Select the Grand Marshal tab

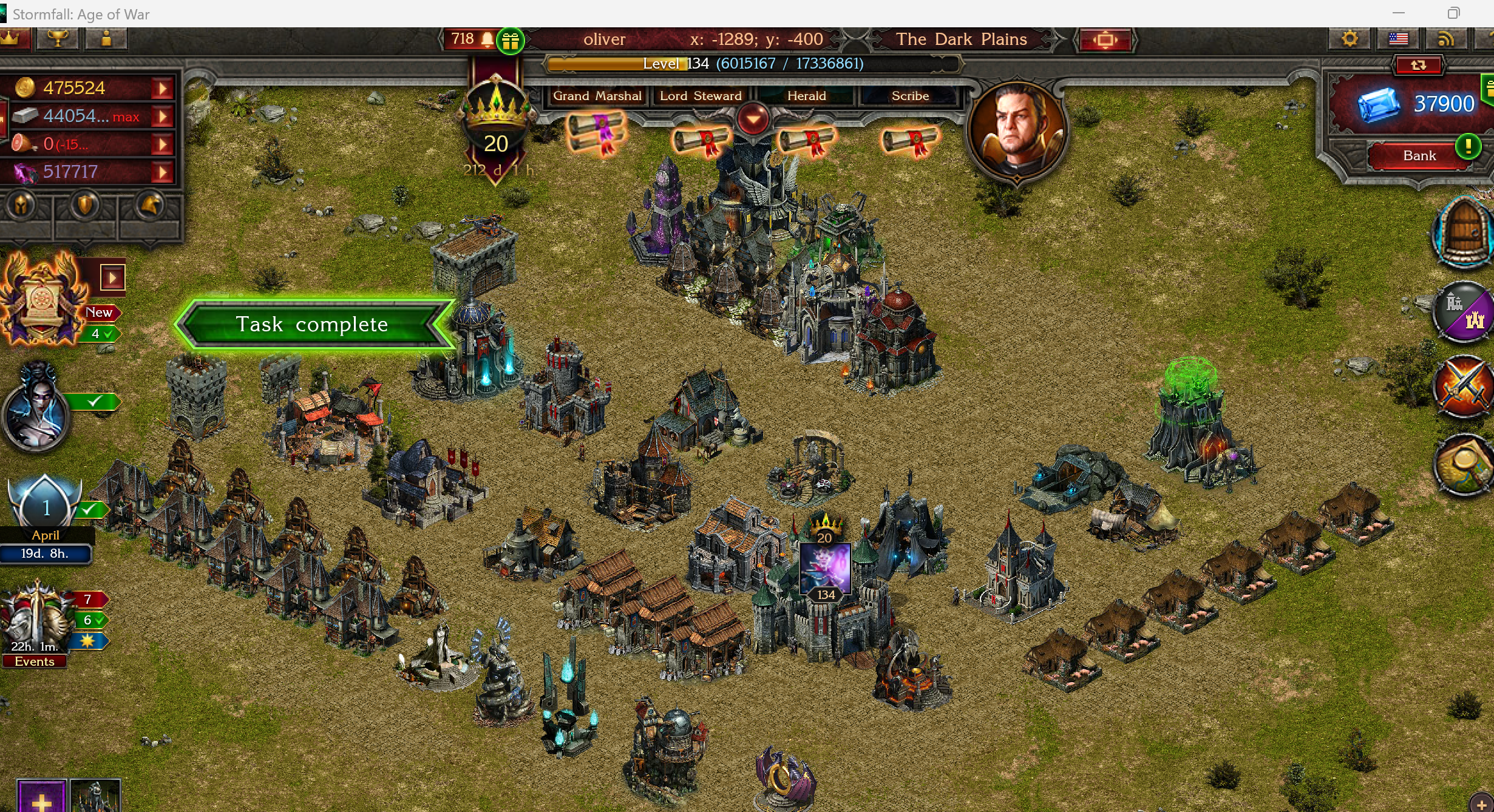point(597,96)
